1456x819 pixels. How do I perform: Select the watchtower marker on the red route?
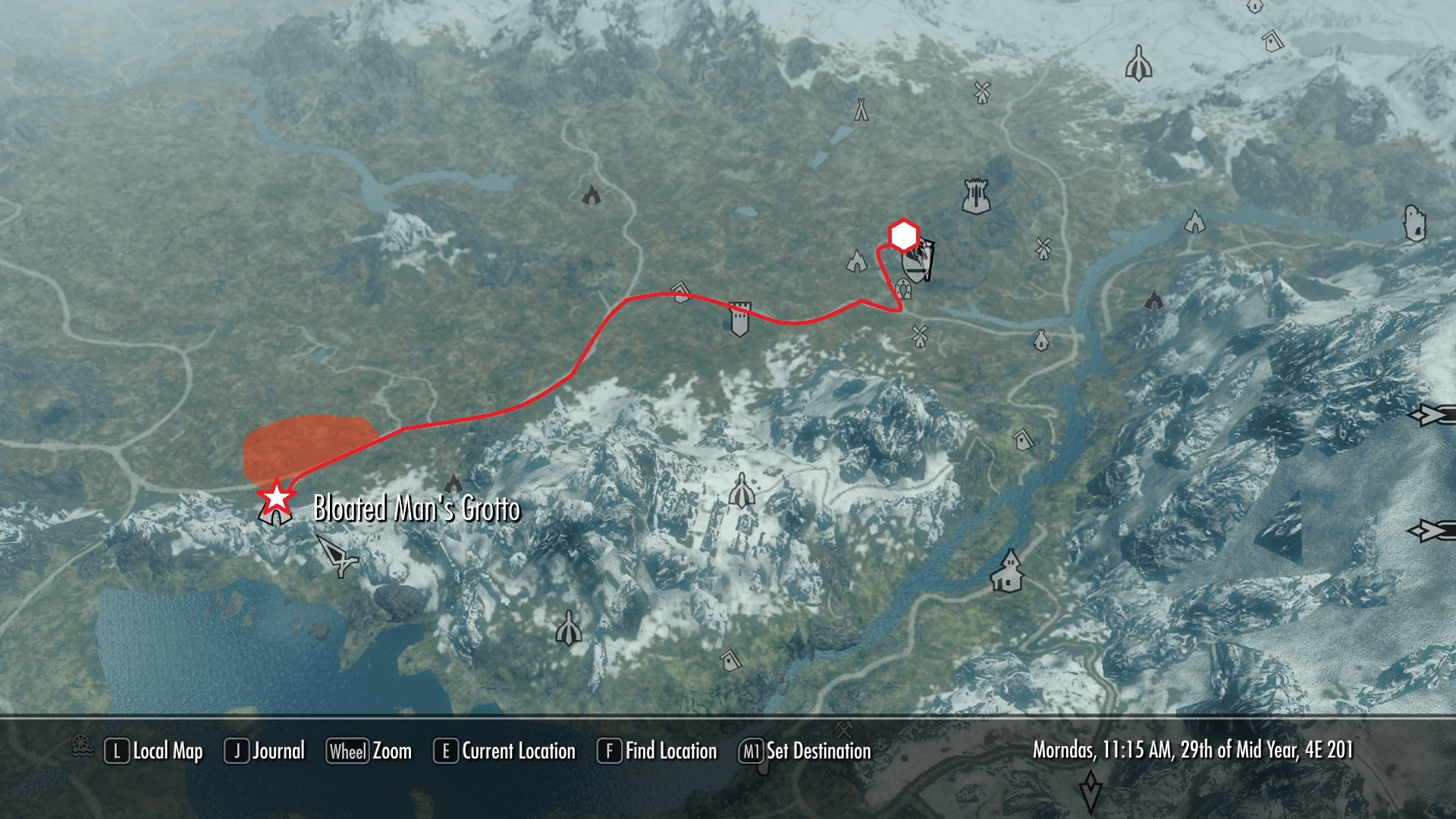pyautogui.click(x=740, y=318)
